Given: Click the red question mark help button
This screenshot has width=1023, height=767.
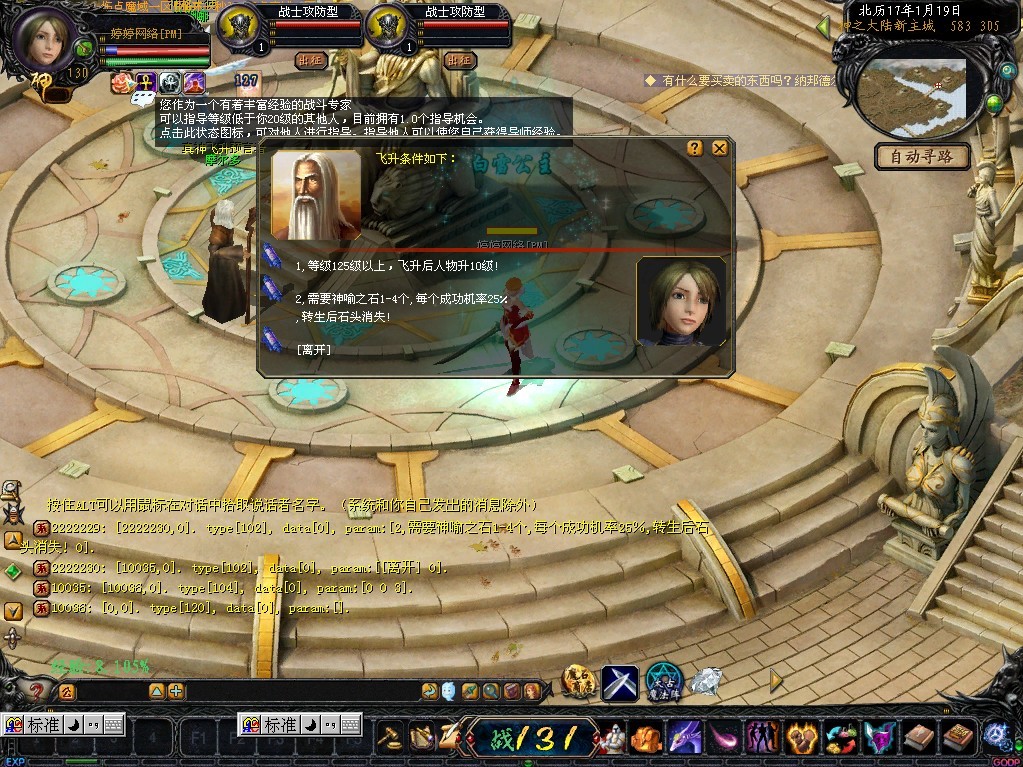Looking at the screenshot, I should [x=37, y=690].
